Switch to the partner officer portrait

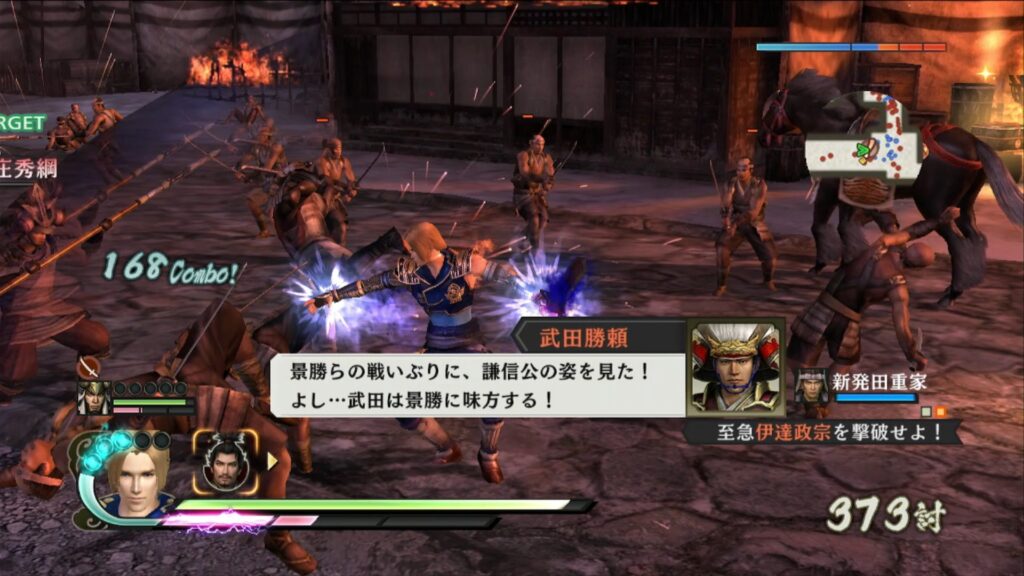(225, 461)
